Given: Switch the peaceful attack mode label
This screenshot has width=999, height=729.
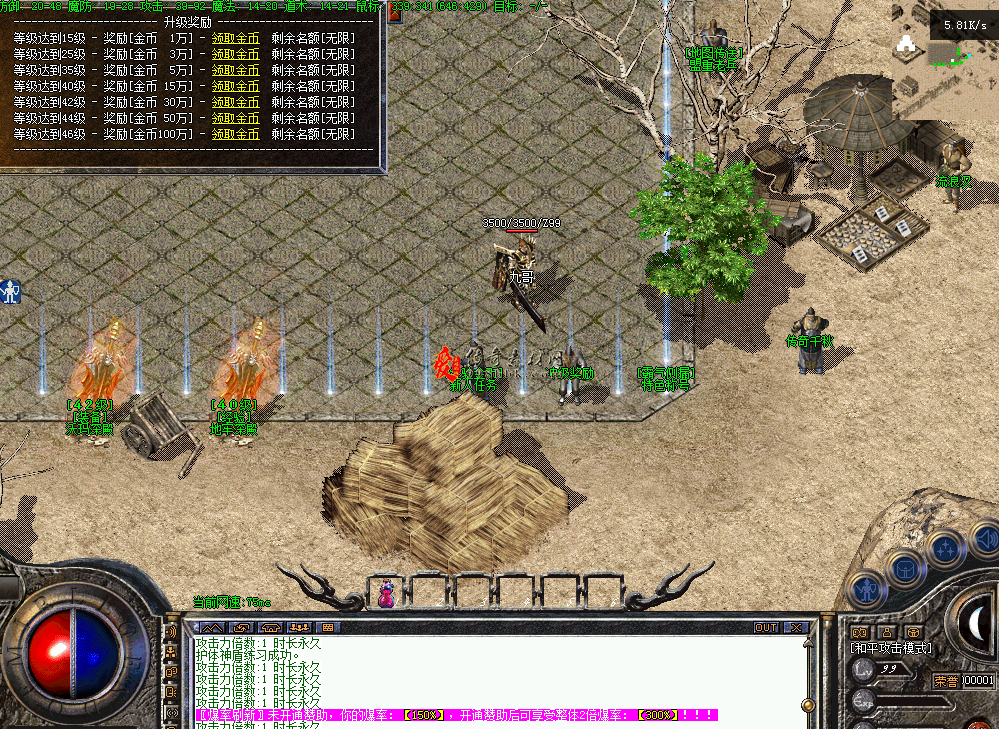Looking at the screenshot, I should (890, 648).
